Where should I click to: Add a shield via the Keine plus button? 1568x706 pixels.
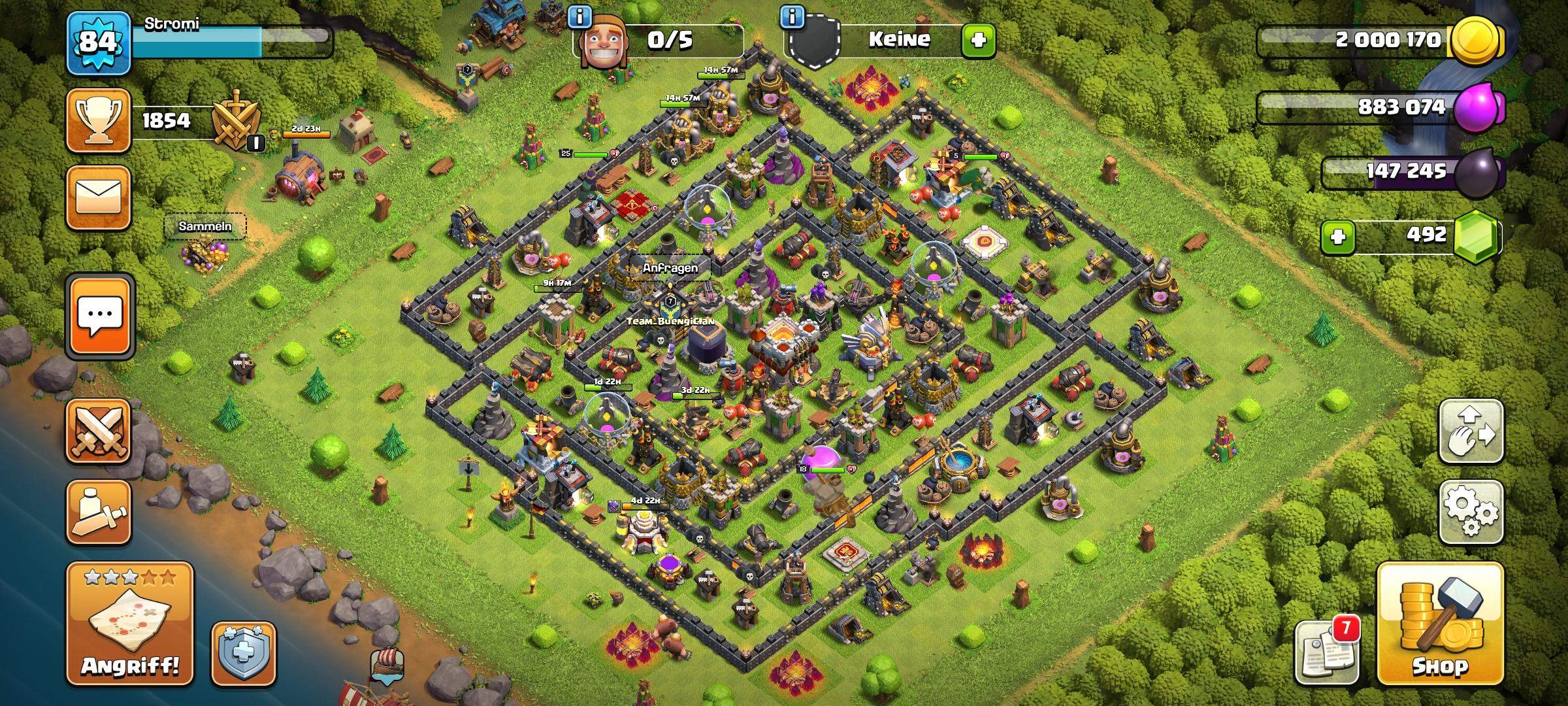click(x=977, y=41)
